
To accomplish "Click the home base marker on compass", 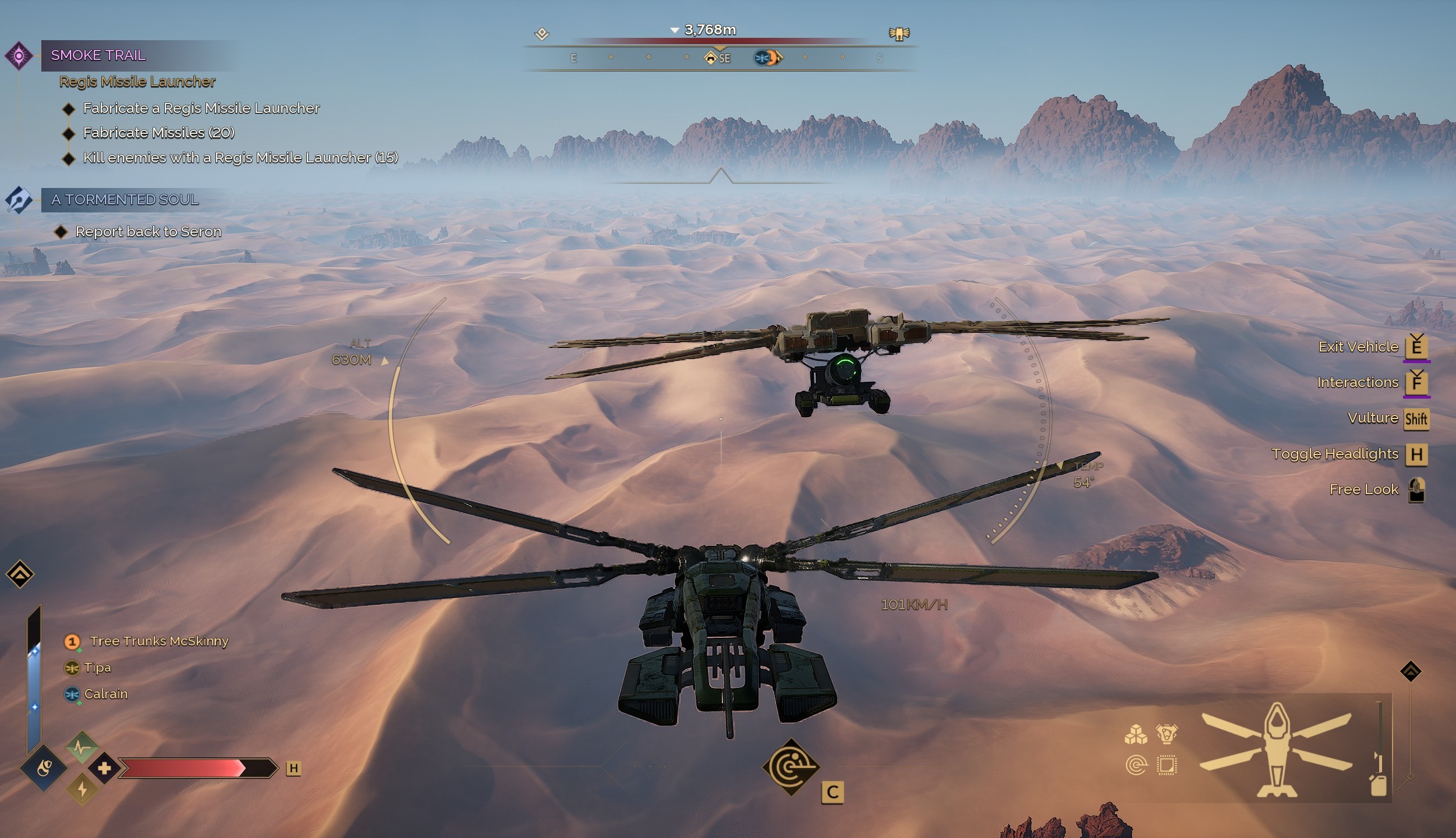I will pos(710,58).
